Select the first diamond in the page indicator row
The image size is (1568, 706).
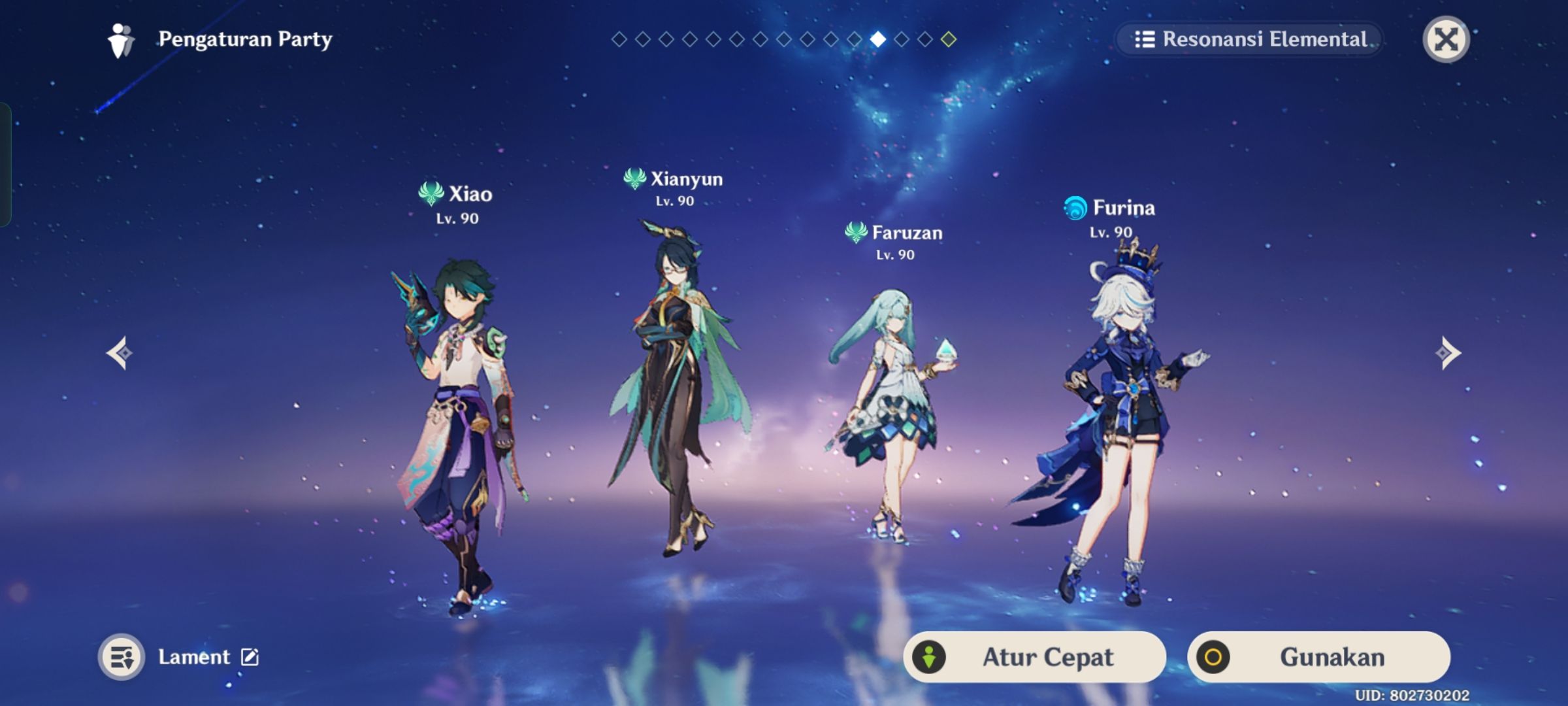click(x=619, y=40)
